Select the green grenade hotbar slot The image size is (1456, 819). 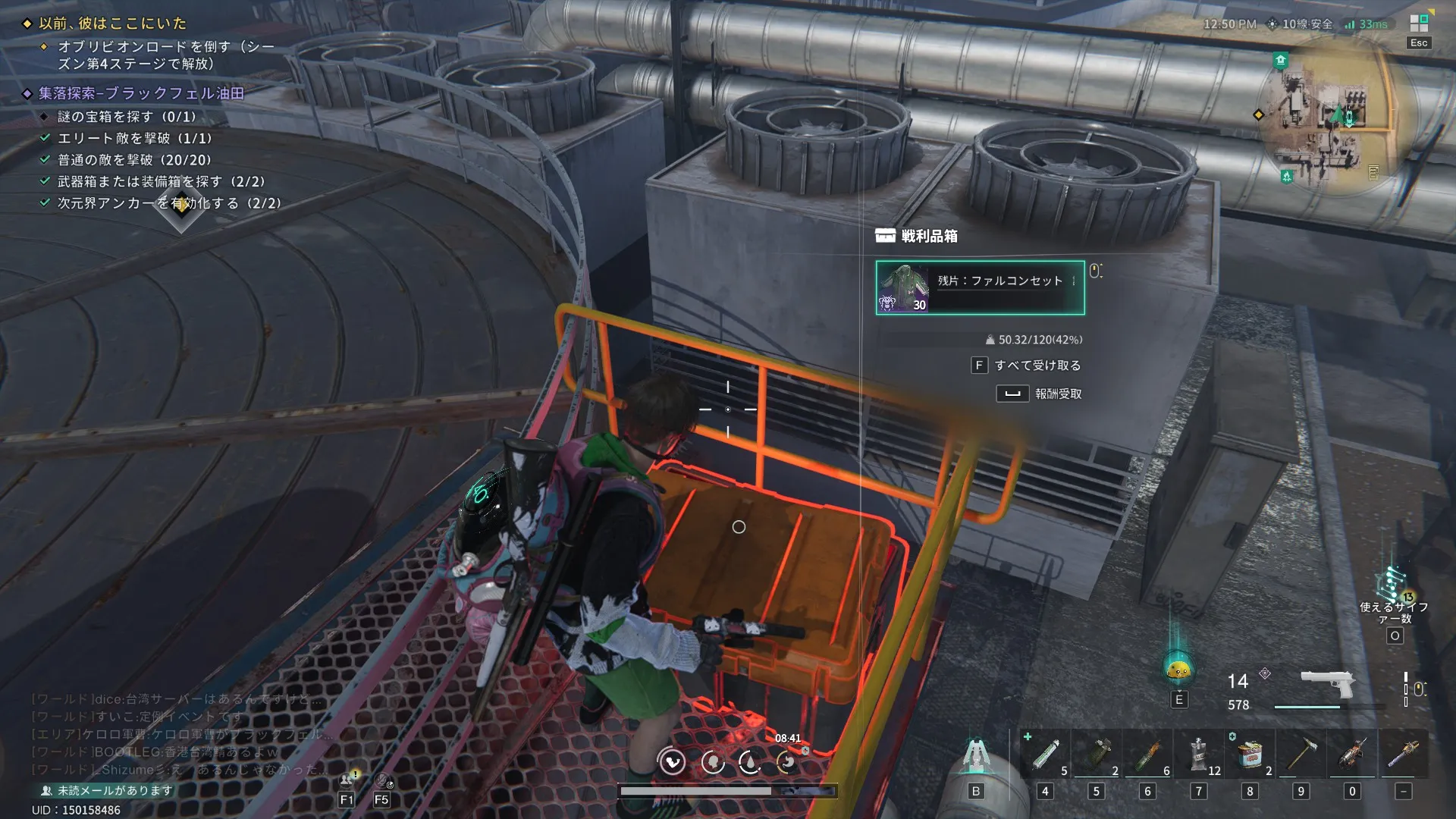1097,754
